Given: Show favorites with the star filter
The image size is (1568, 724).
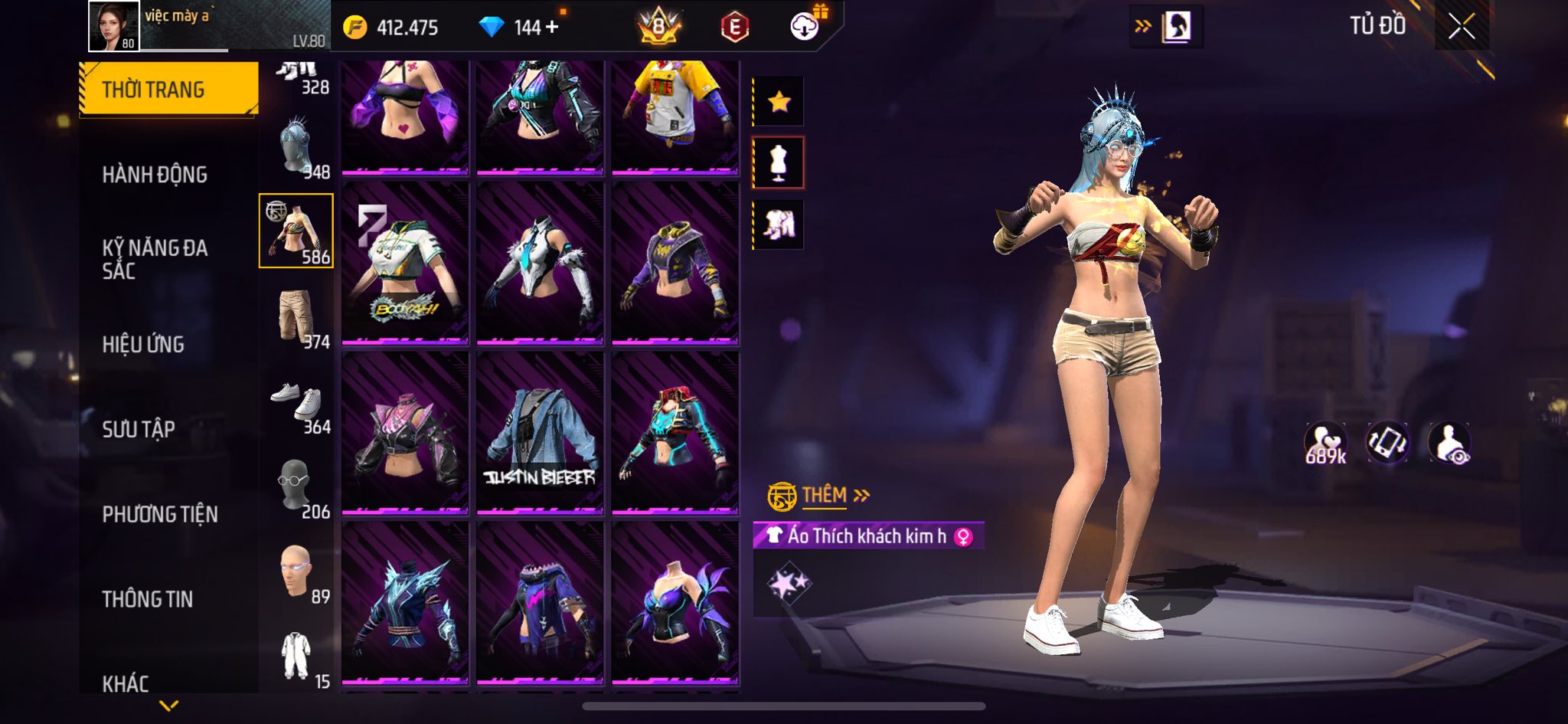Looking at the screenshot, I should click(779, 101).
